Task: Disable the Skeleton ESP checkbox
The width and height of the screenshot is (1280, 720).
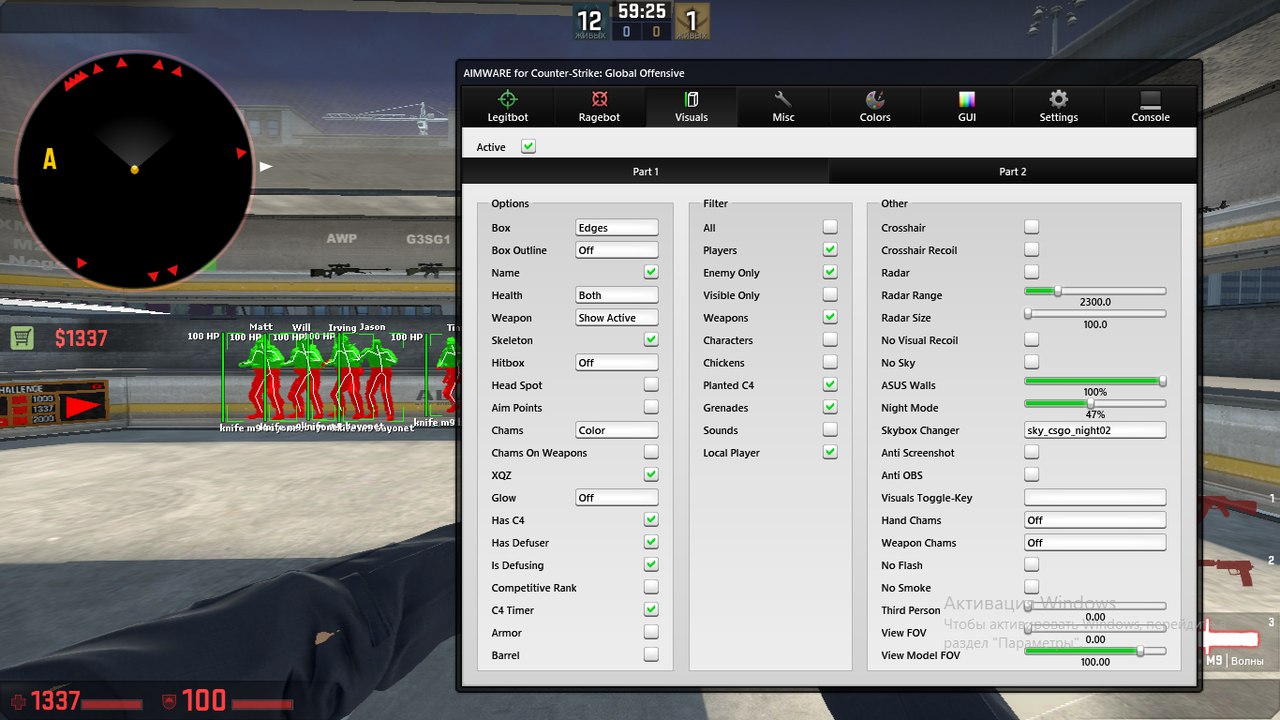Action: 651,339
